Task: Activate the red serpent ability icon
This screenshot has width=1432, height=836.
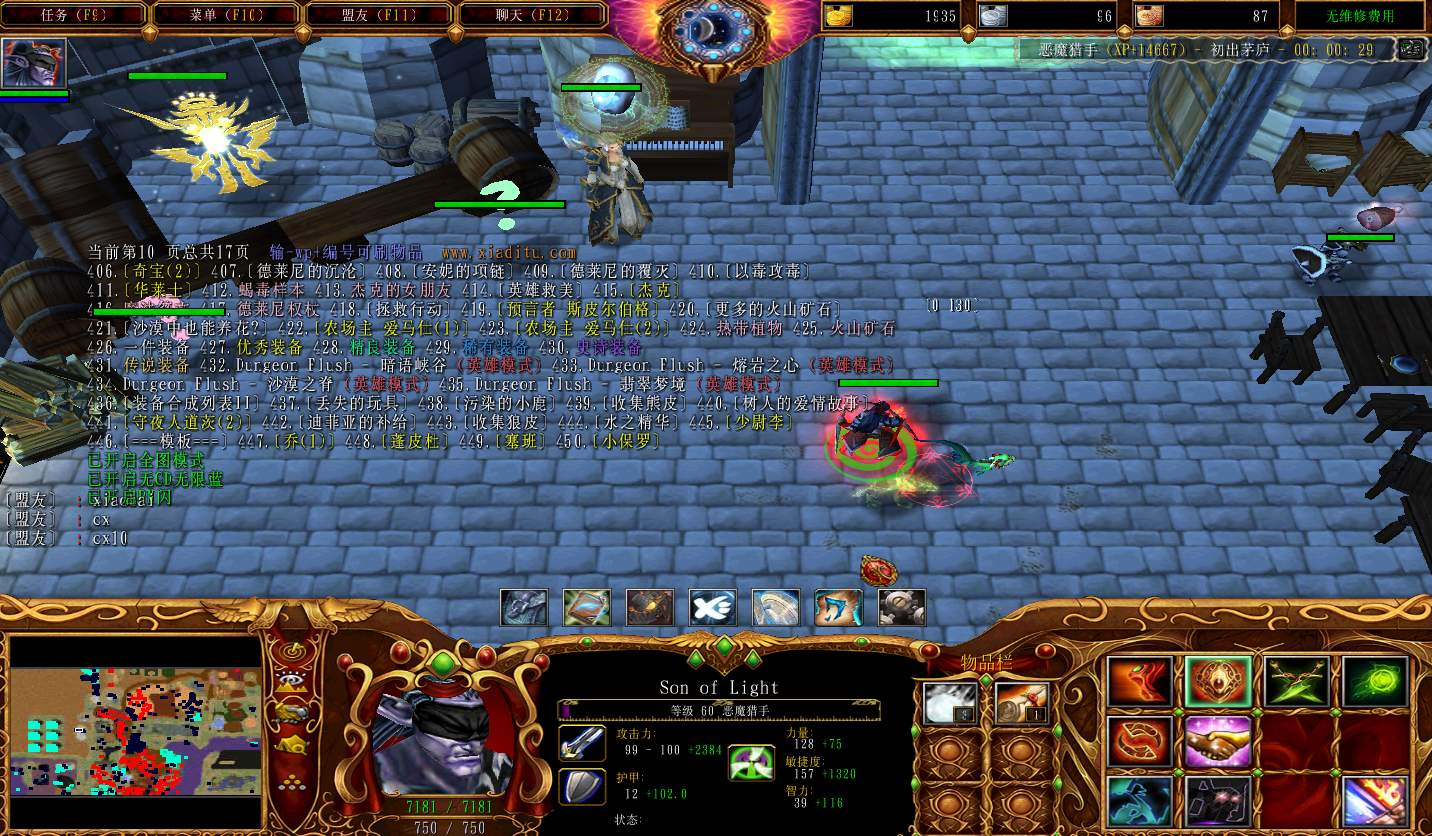Action: click(x=1140, y=682)
